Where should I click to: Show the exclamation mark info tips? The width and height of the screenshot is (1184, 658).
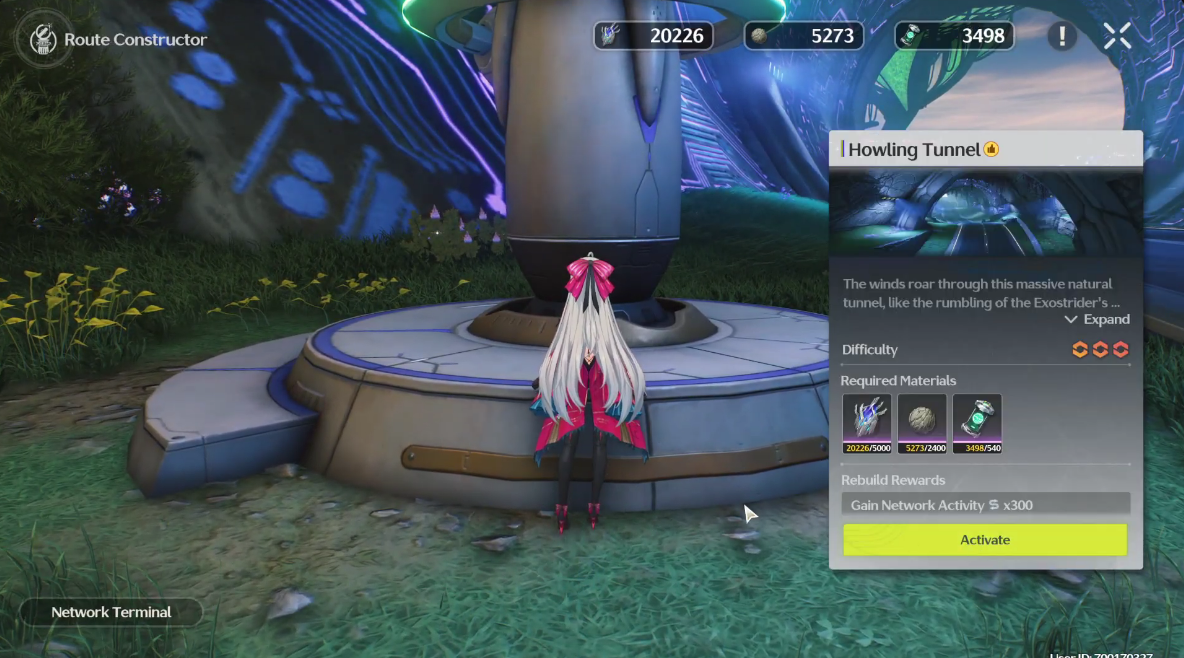coord(1062,37)
